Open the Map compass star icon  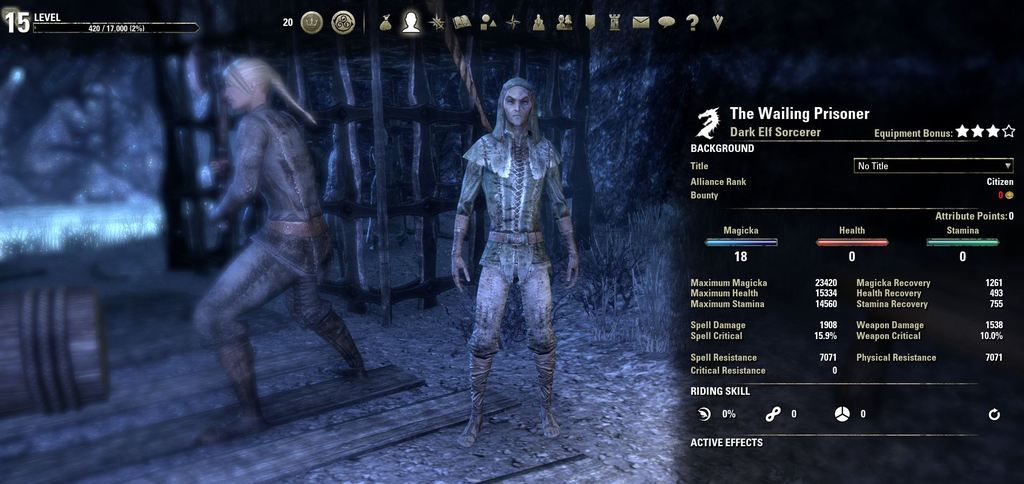click(x=513, y=21)
